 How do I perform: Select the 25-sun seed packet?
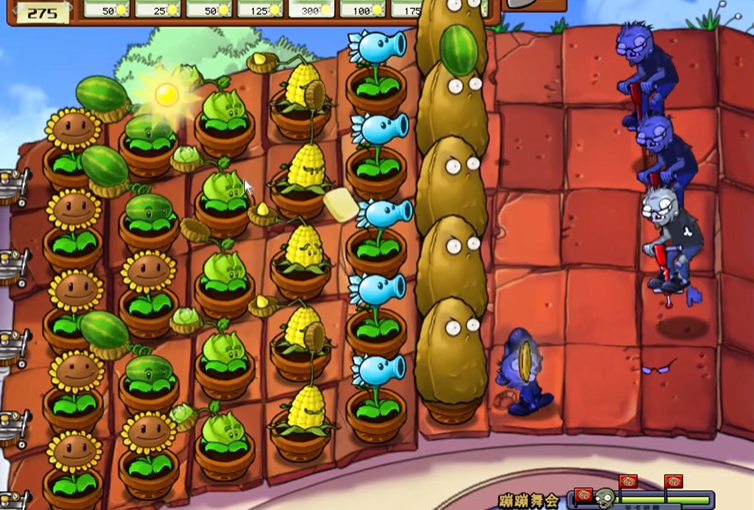coord(158,9)
